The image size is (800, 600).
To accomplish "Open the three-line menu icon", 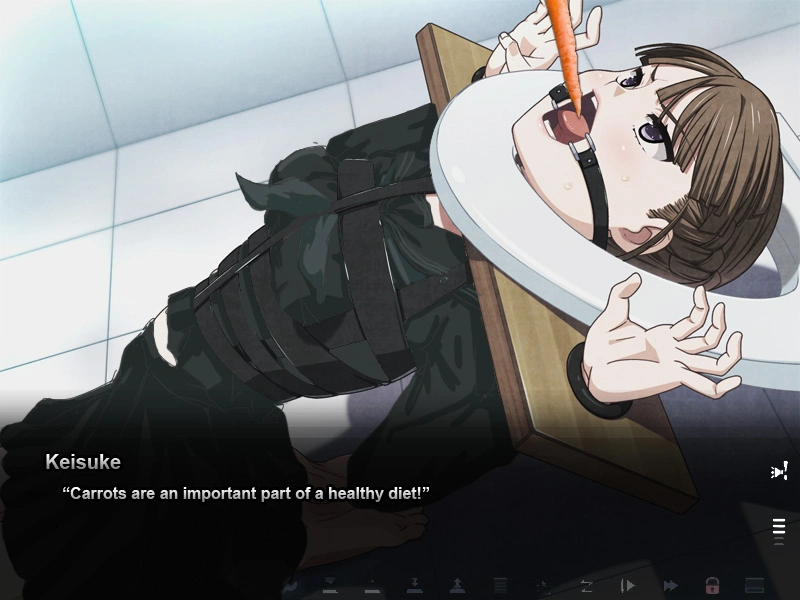I will [779, 527].
